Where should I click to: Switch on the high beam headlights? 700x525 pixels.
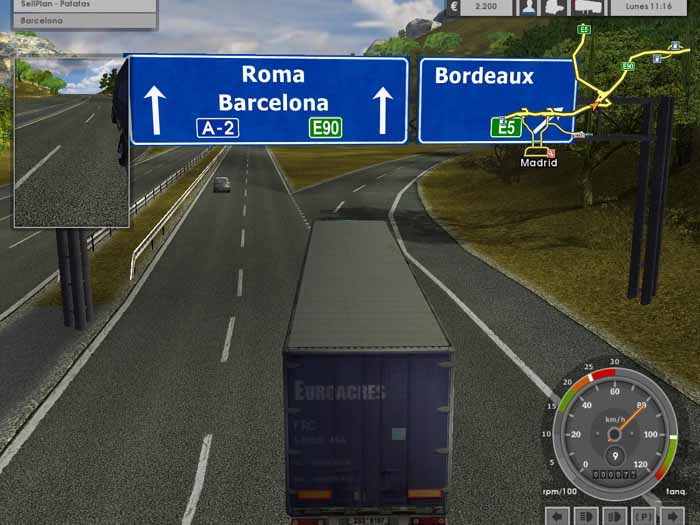click(x=614, y=516)
